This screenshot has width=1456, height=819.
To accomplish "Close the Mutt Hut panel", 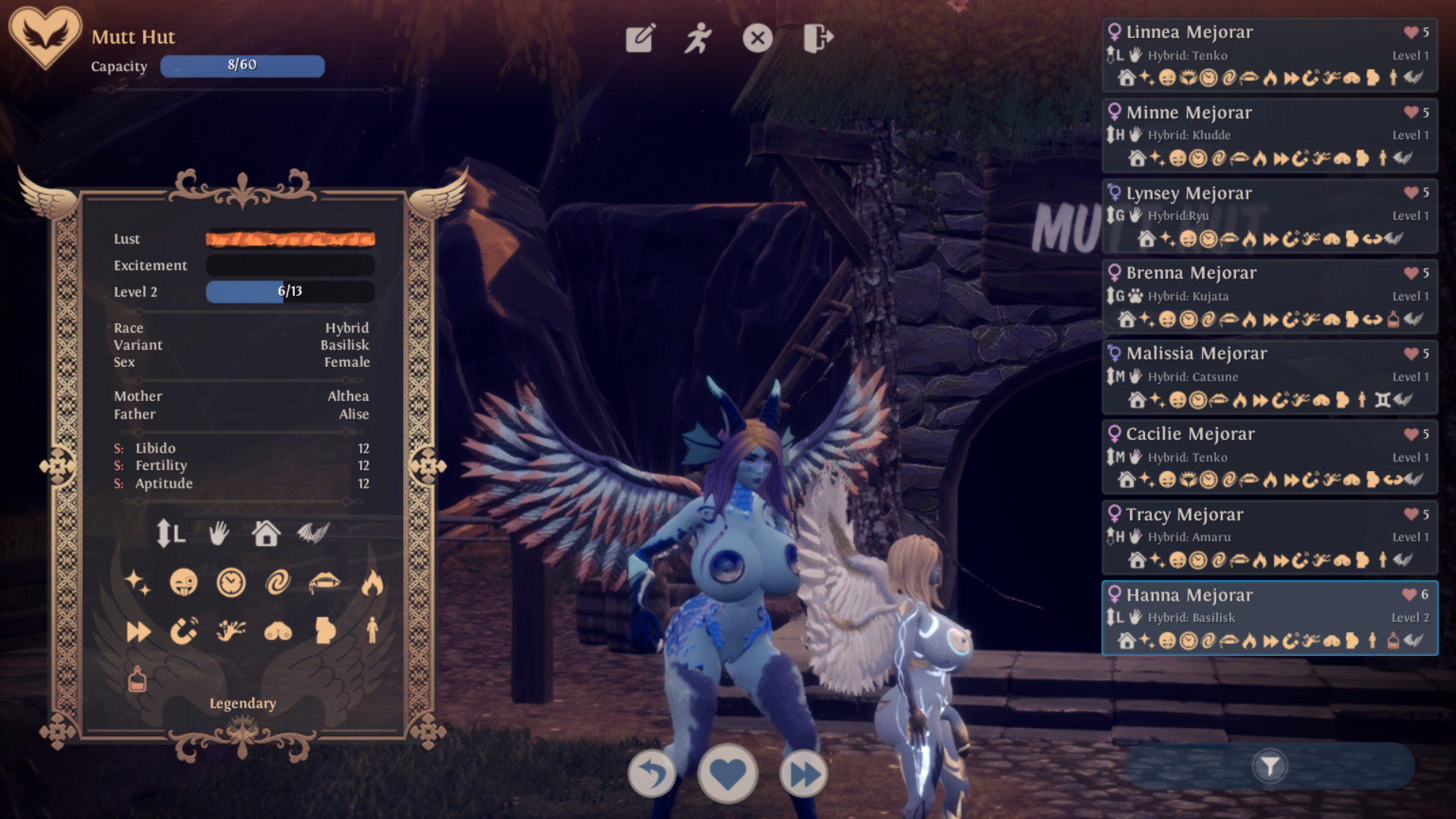I will coord(758,38).
